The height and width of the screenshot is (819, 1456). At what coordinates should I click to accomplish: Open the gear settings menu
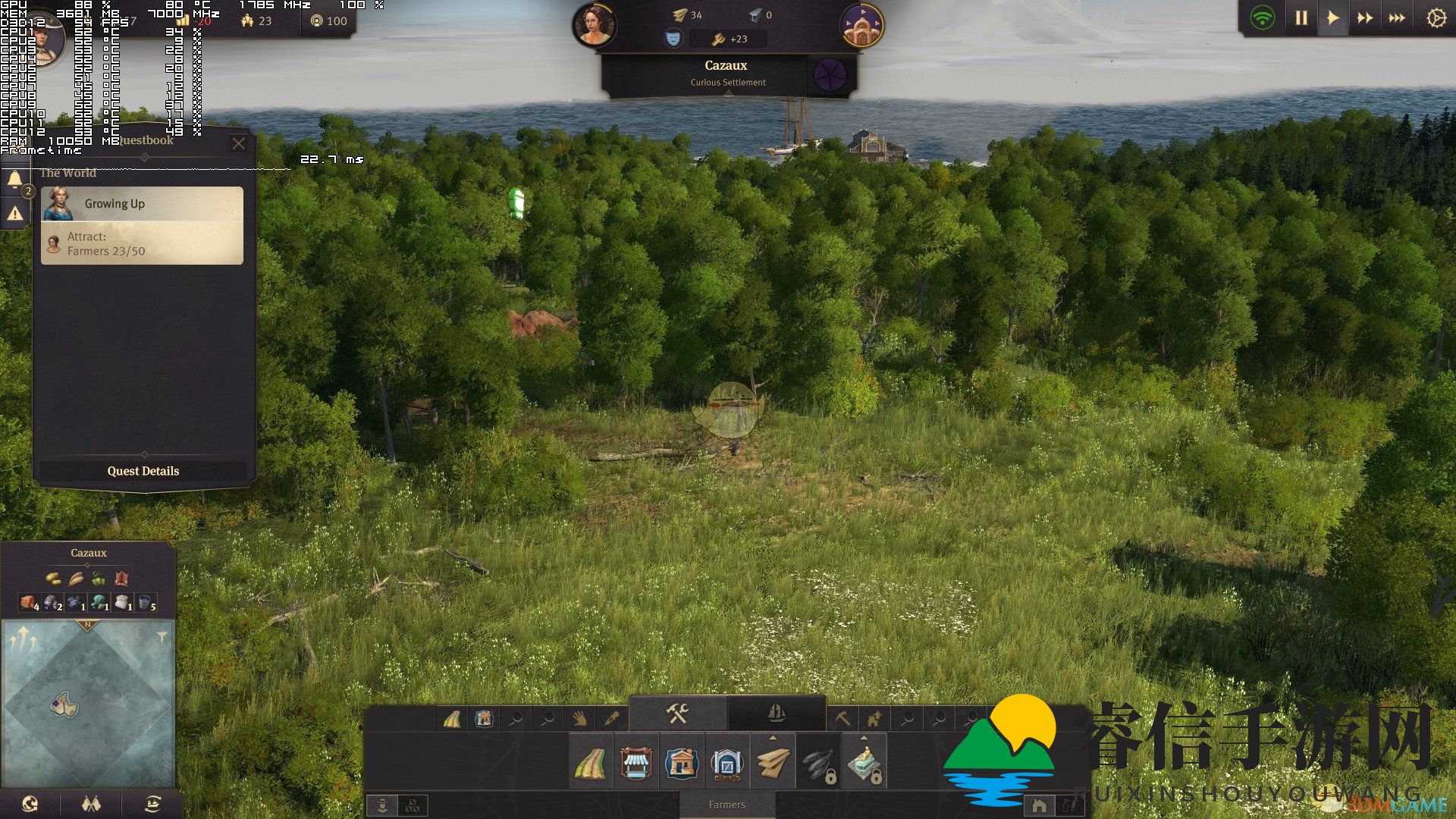coord(1436,18)
